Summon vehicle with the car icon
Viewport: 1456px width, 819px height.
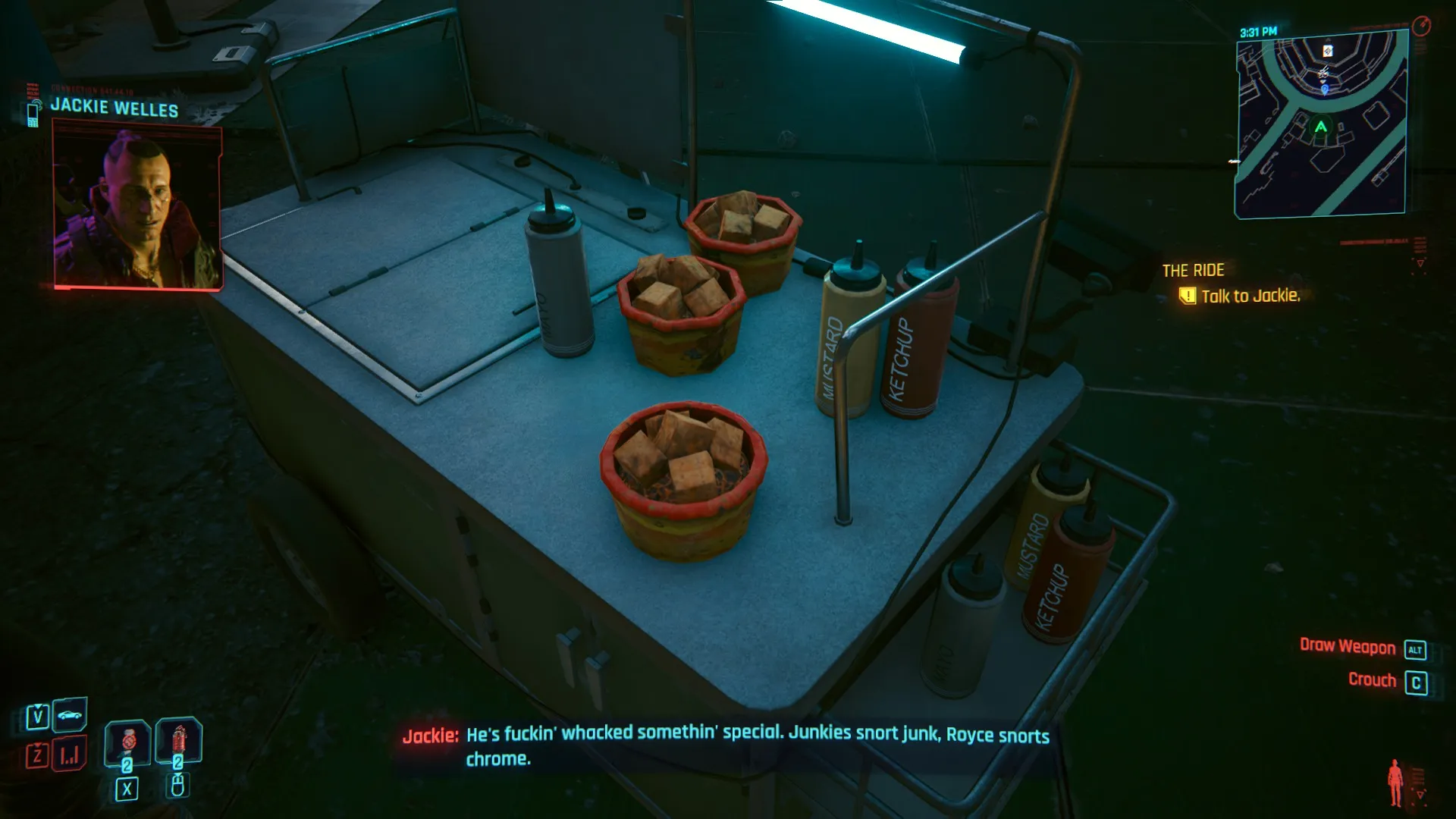click(71, 715)
